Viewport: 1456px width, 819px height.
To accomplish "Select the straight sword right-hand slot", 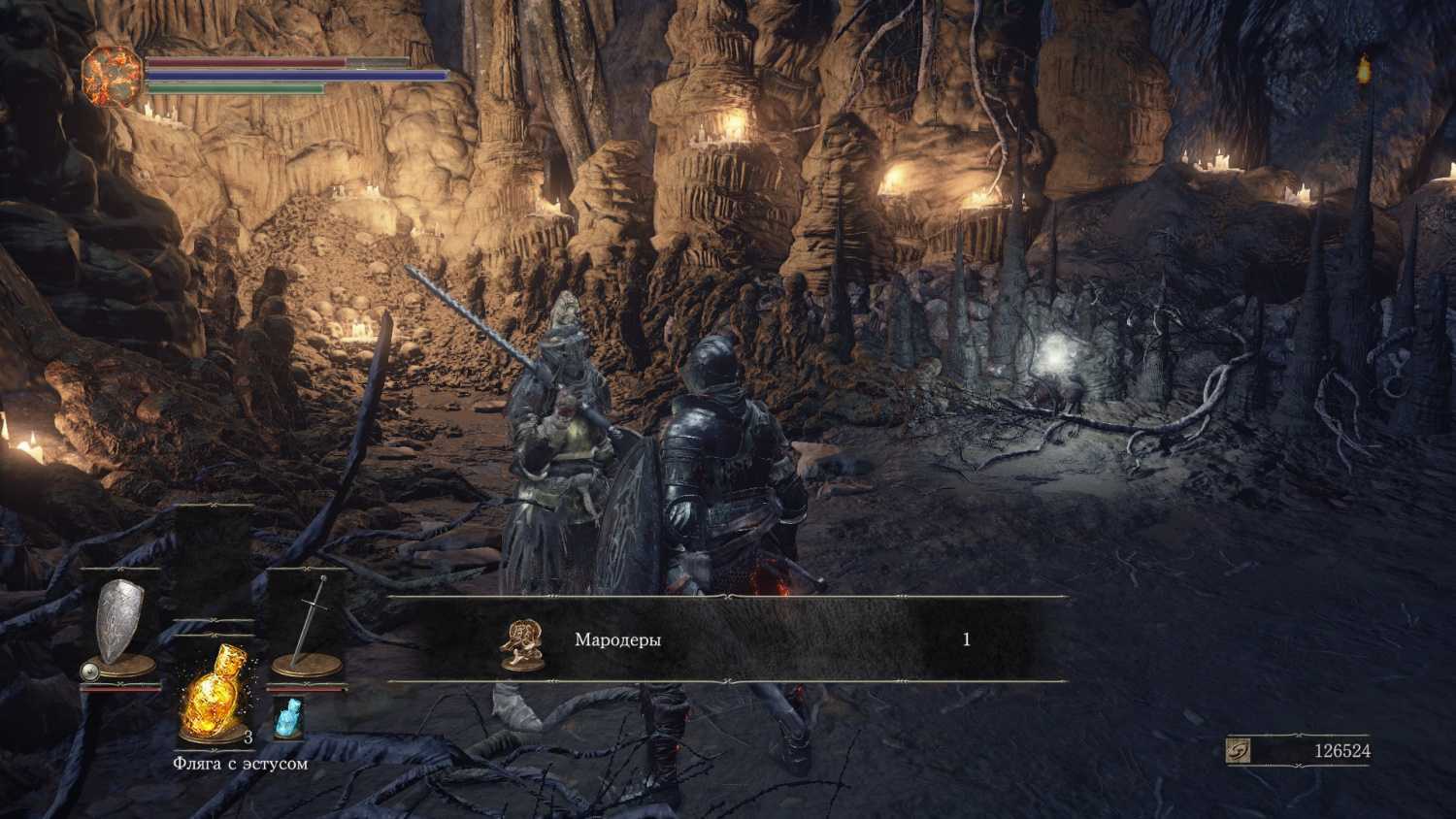I will pos(308,622).
